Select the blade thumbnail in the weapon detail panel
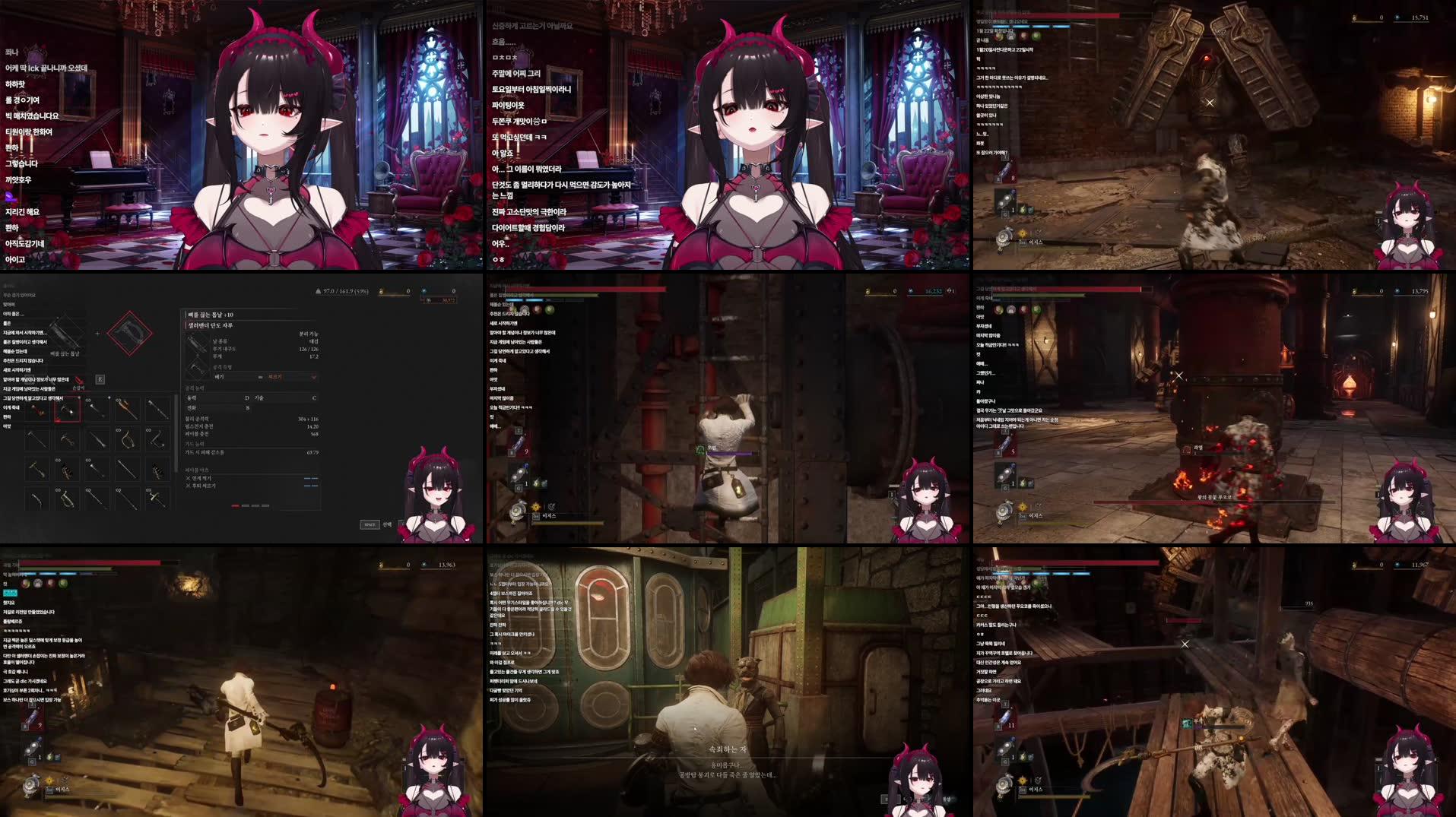Viewport: 1456px width, 817px height. point(198,346)
